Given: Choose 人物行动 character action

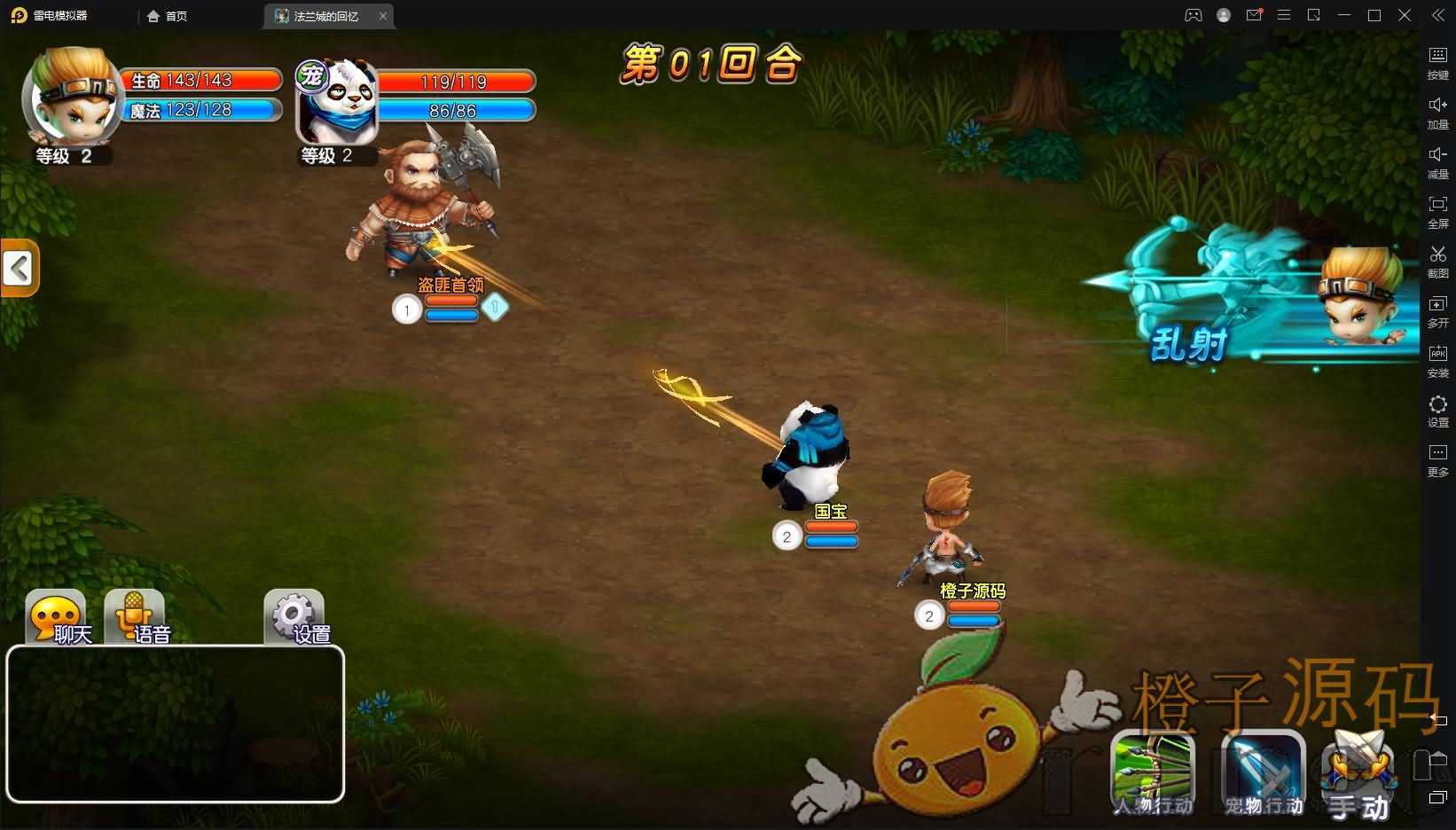Looking at the screenshot, I should 1152,772.
